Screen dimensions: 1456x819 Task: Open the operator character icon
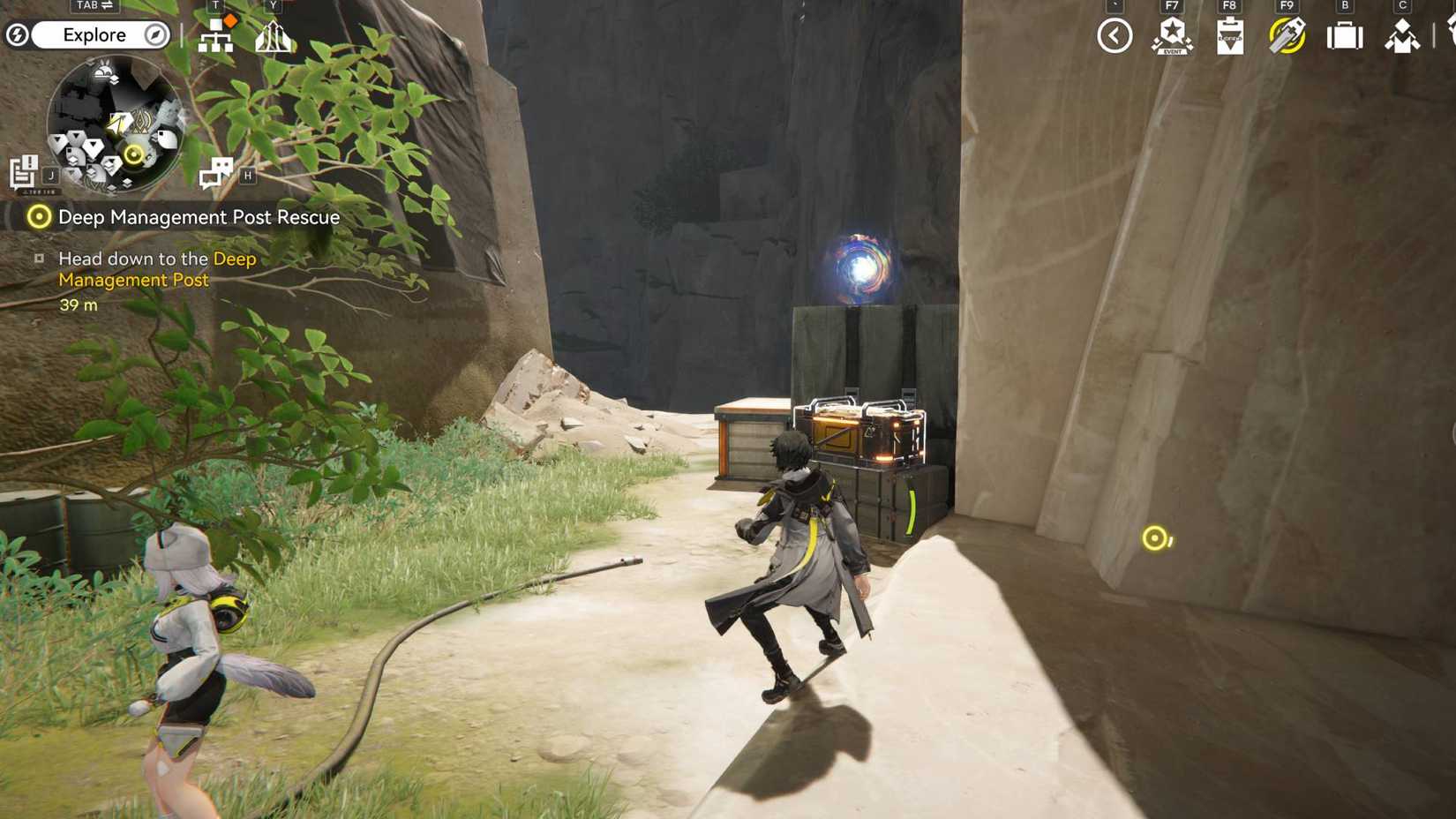coord(1402,36)
